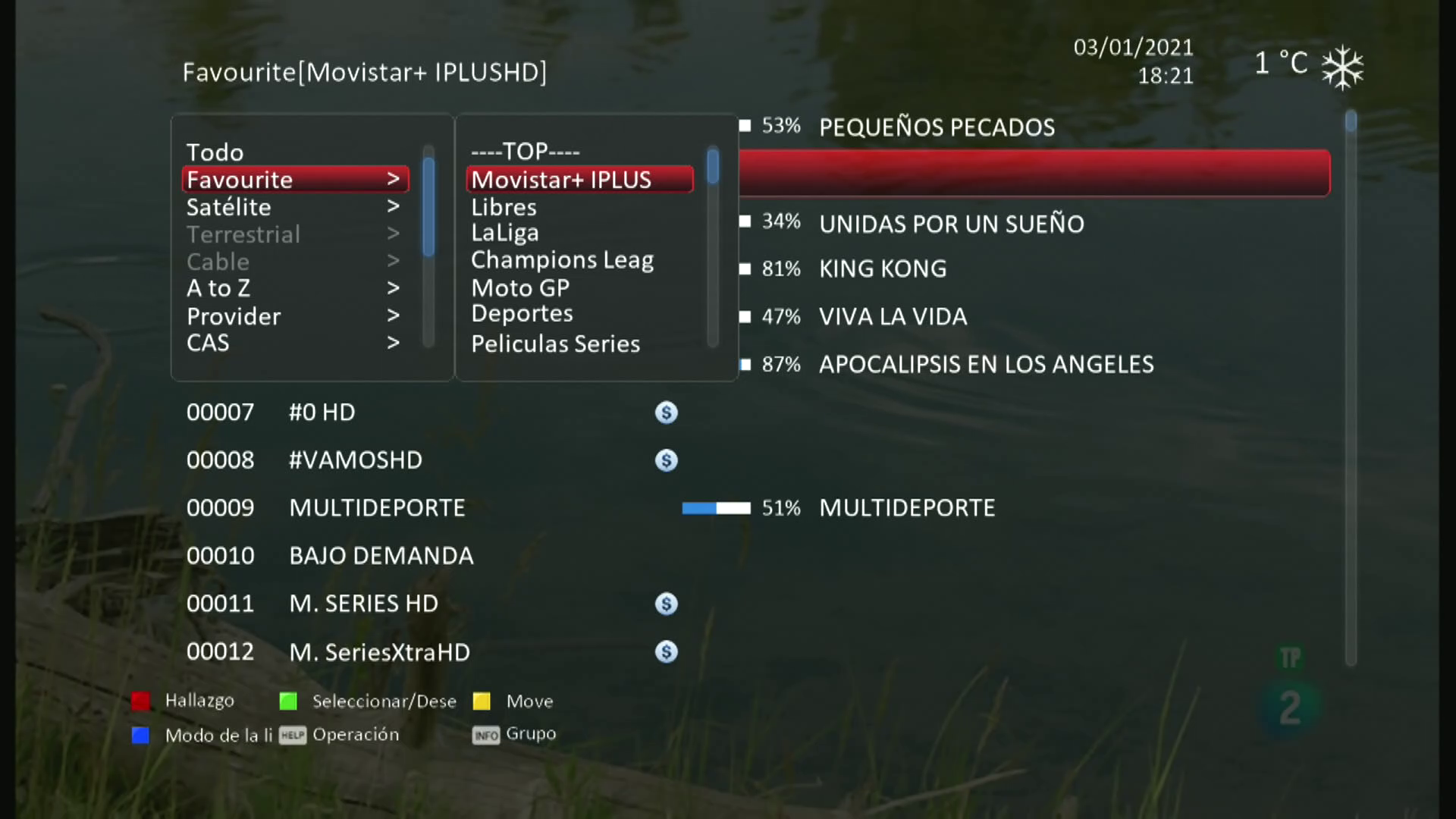Select the Champions League group
This screenshot has height=819, width=1456.
click(x=562, y=260)
